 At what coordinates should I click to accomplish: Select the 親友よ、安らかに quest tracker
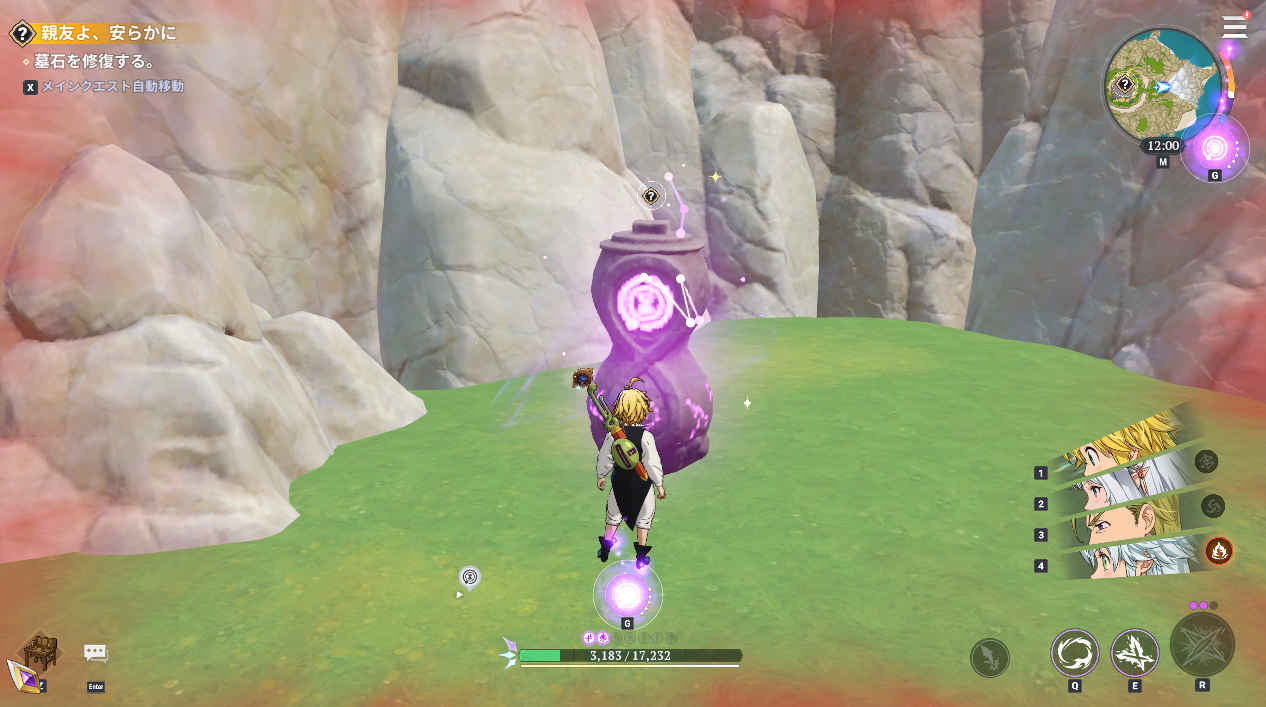108,33
